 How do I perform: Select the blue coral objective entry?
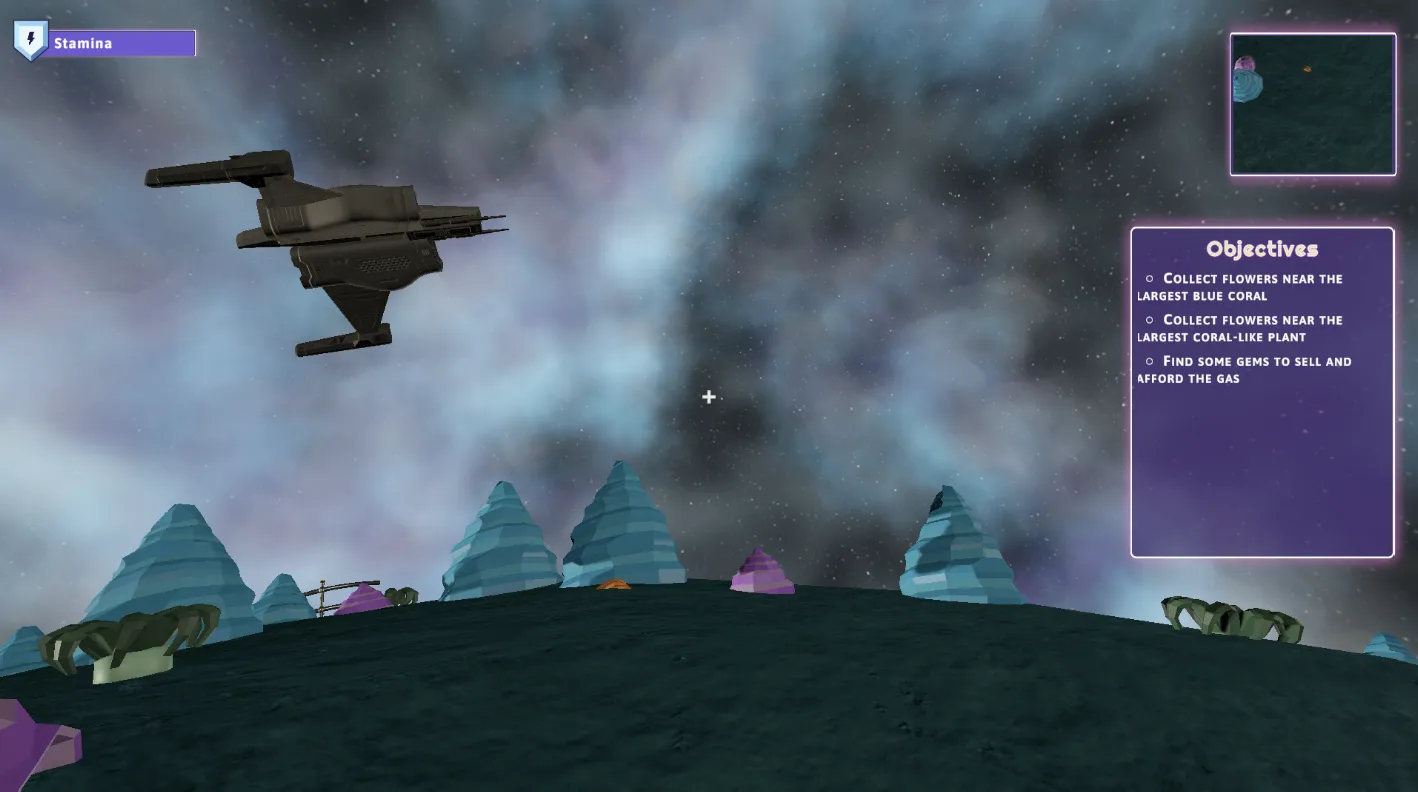pyautogui.click(x=1244, y=287)
